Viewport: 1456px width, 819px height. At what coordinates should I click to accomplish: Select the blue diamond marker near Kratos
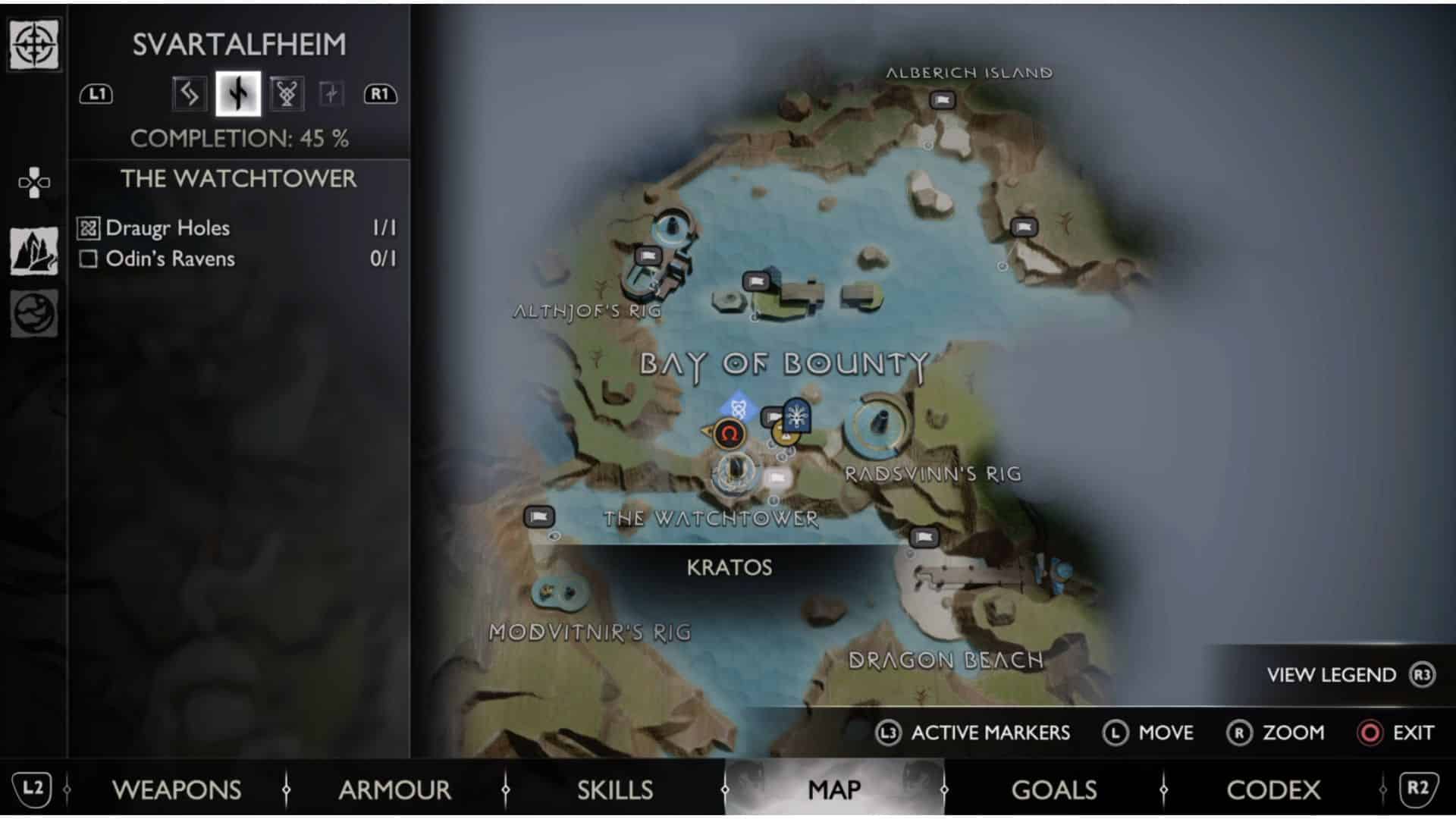coord(738,408)
